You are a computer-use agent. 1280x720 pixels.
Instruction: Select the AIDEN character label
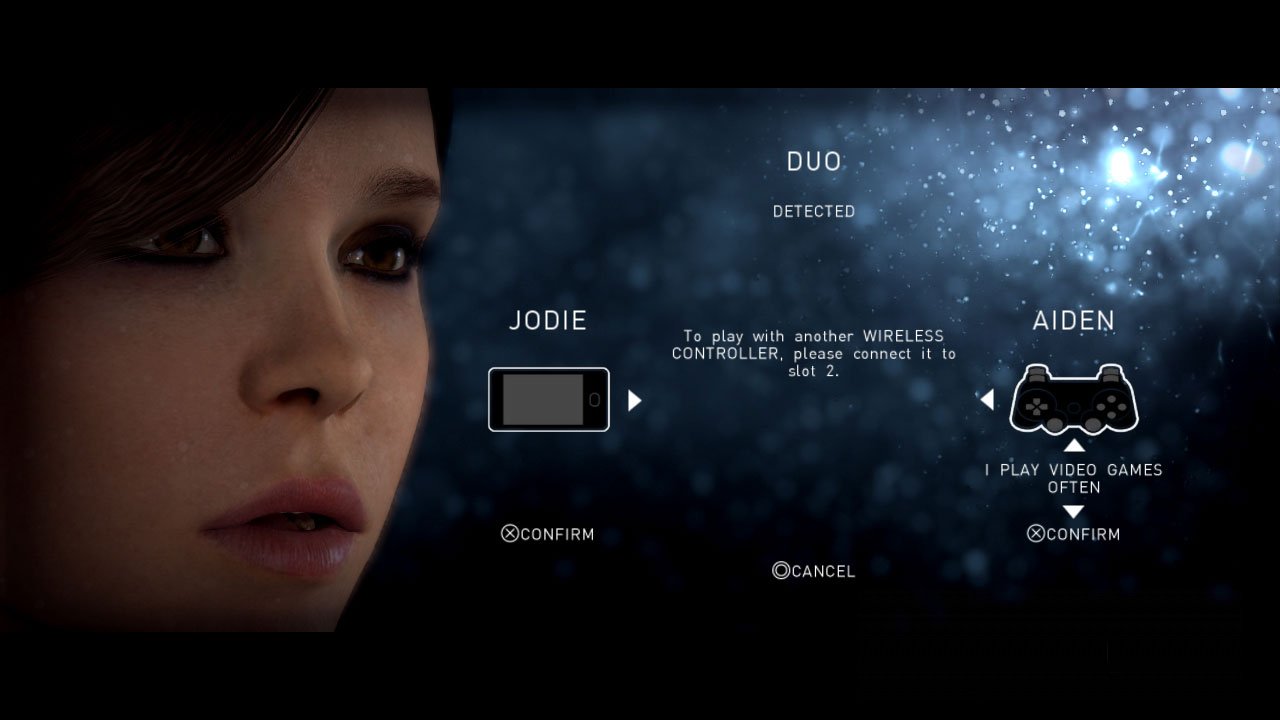pos(1074,320)
